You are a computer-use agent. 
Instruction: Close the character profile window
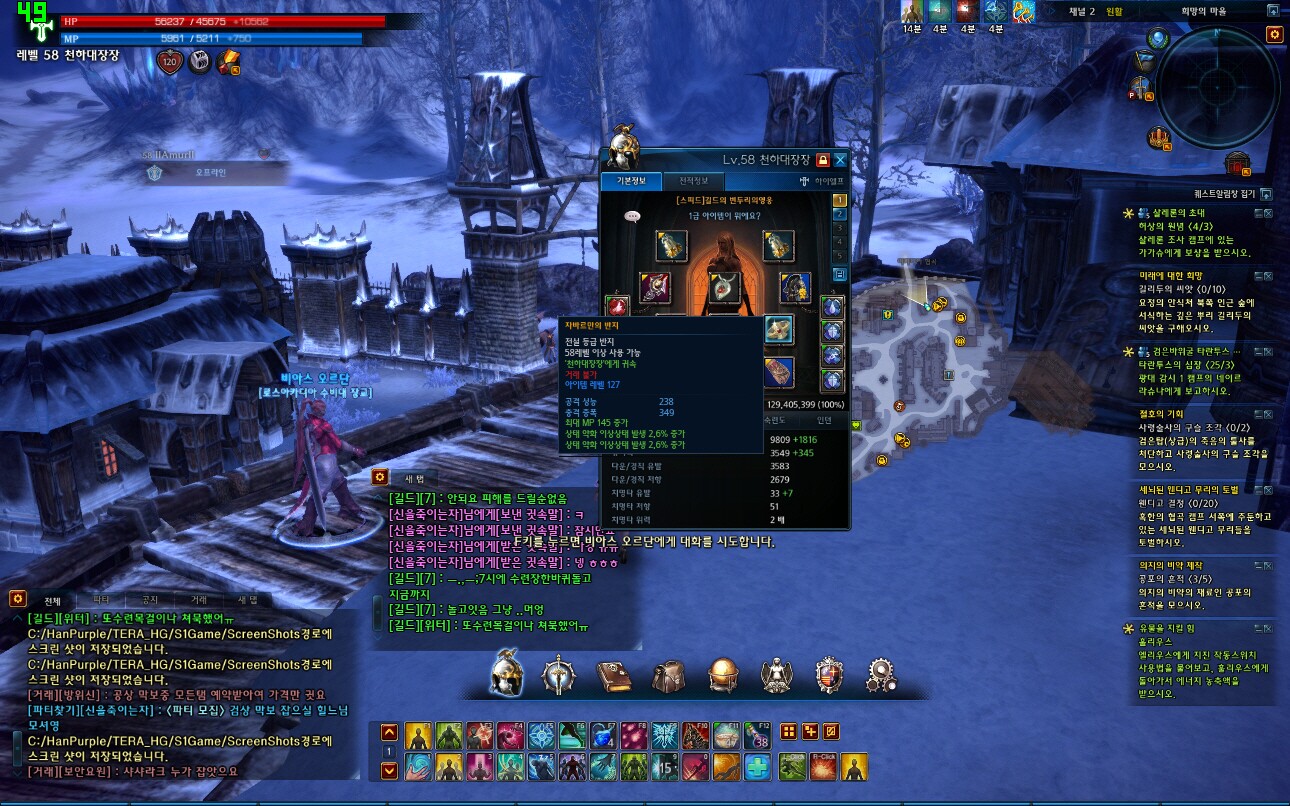tap(841, 160)
